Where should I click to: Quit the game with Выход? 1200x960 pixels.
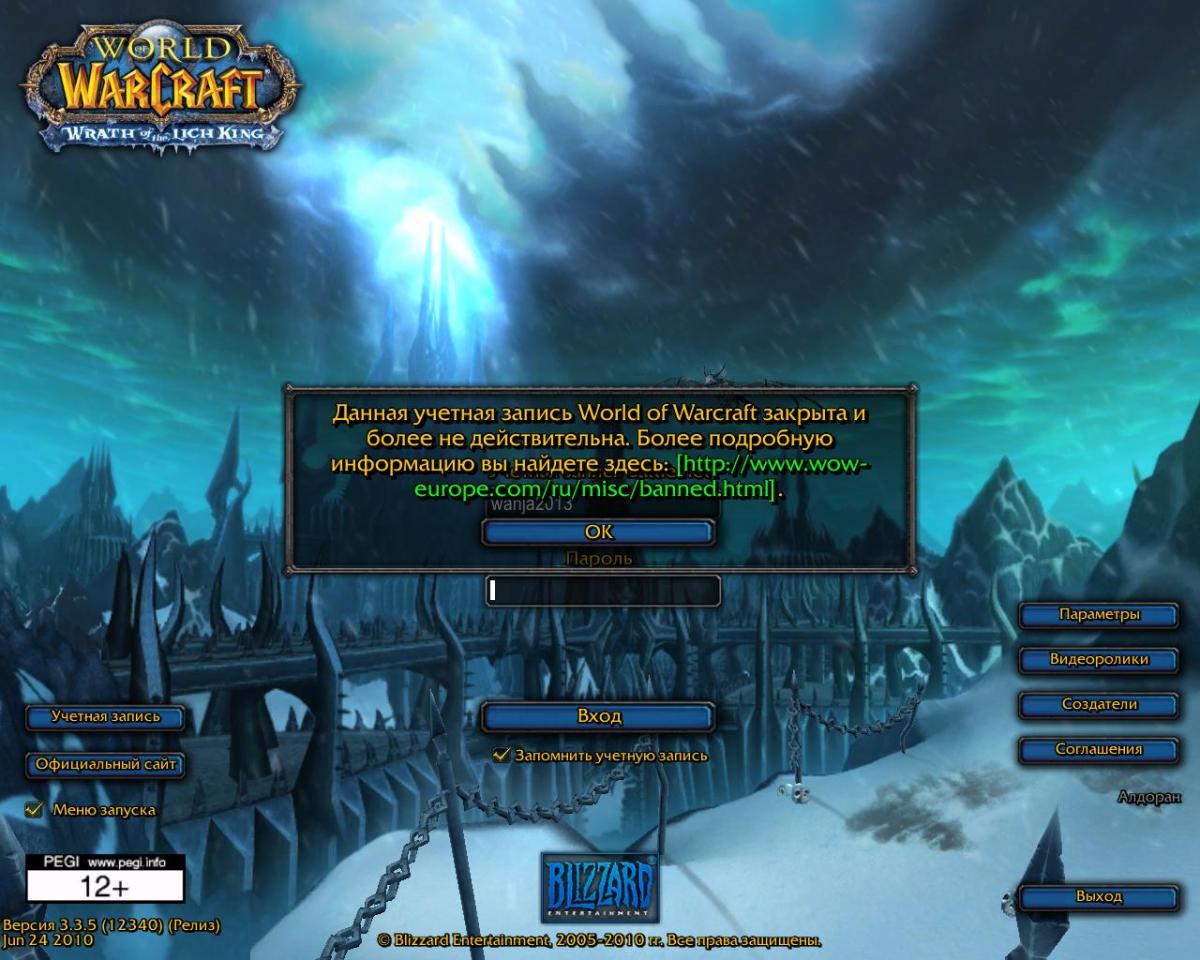click(1098, 897)
